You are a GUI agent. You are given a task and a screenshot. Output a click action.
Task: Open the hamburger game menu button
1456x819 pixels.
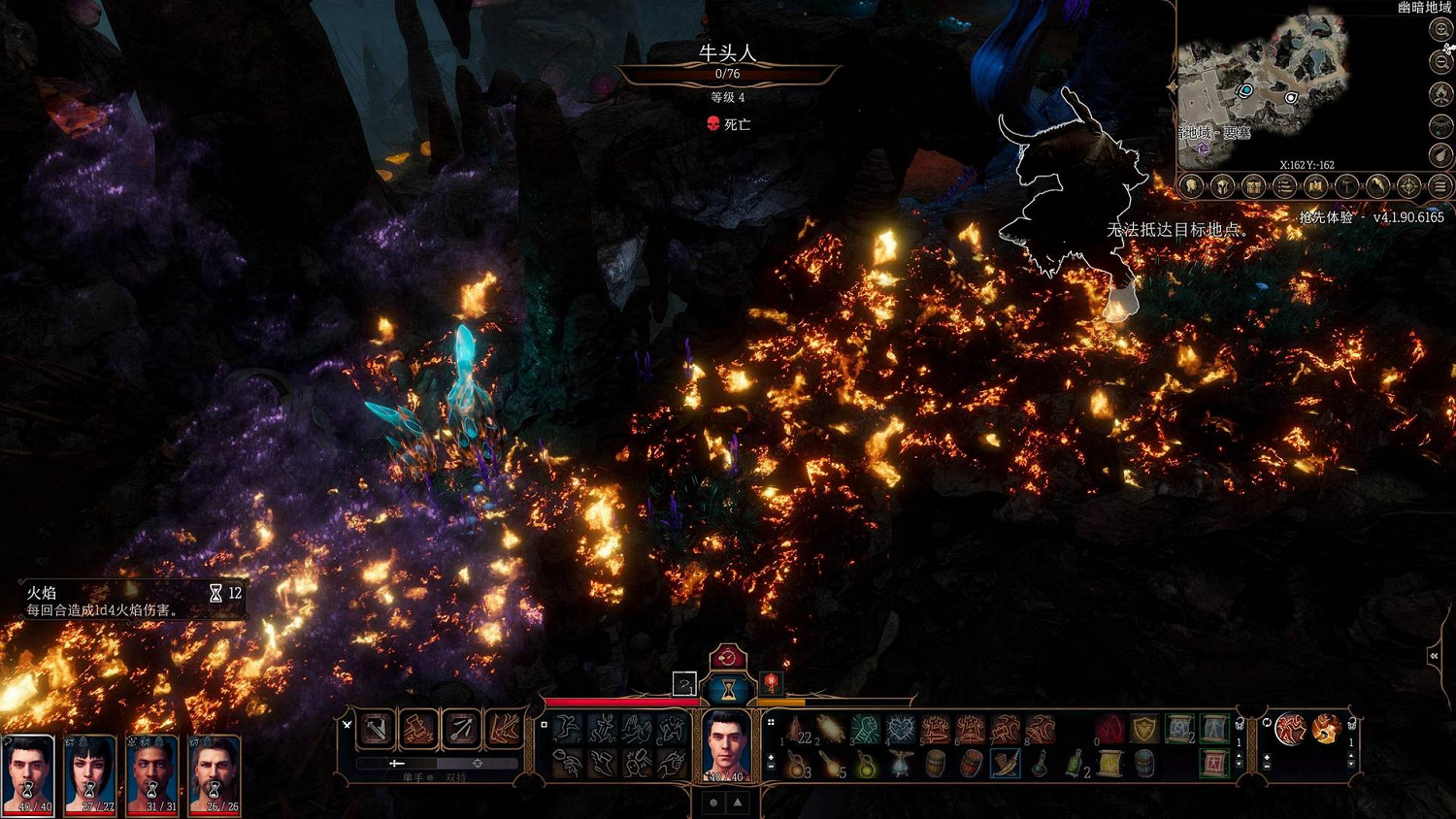point(1440,186)
